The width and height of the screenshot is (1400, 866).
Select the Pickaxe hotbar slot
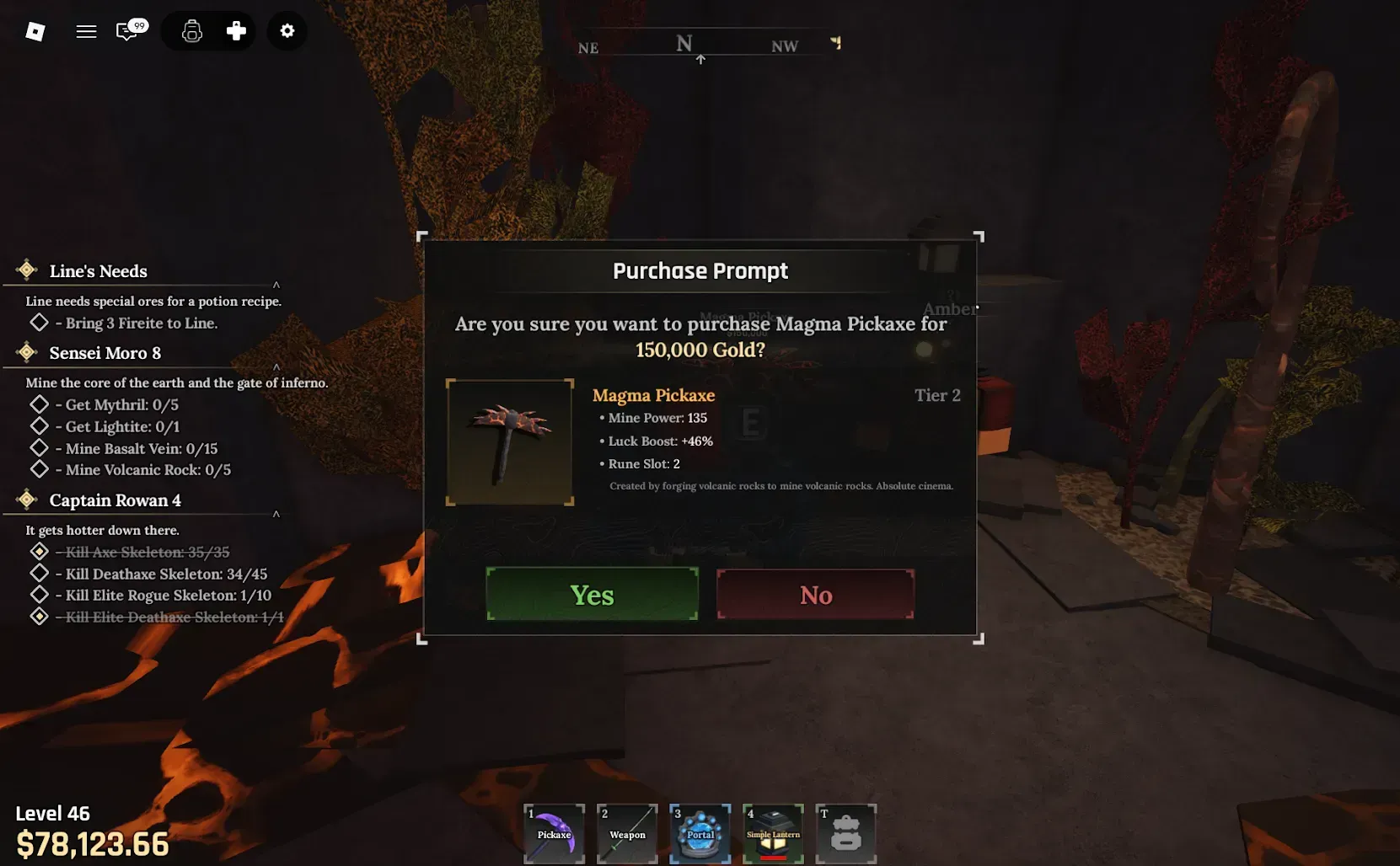[x=554, y=833]
